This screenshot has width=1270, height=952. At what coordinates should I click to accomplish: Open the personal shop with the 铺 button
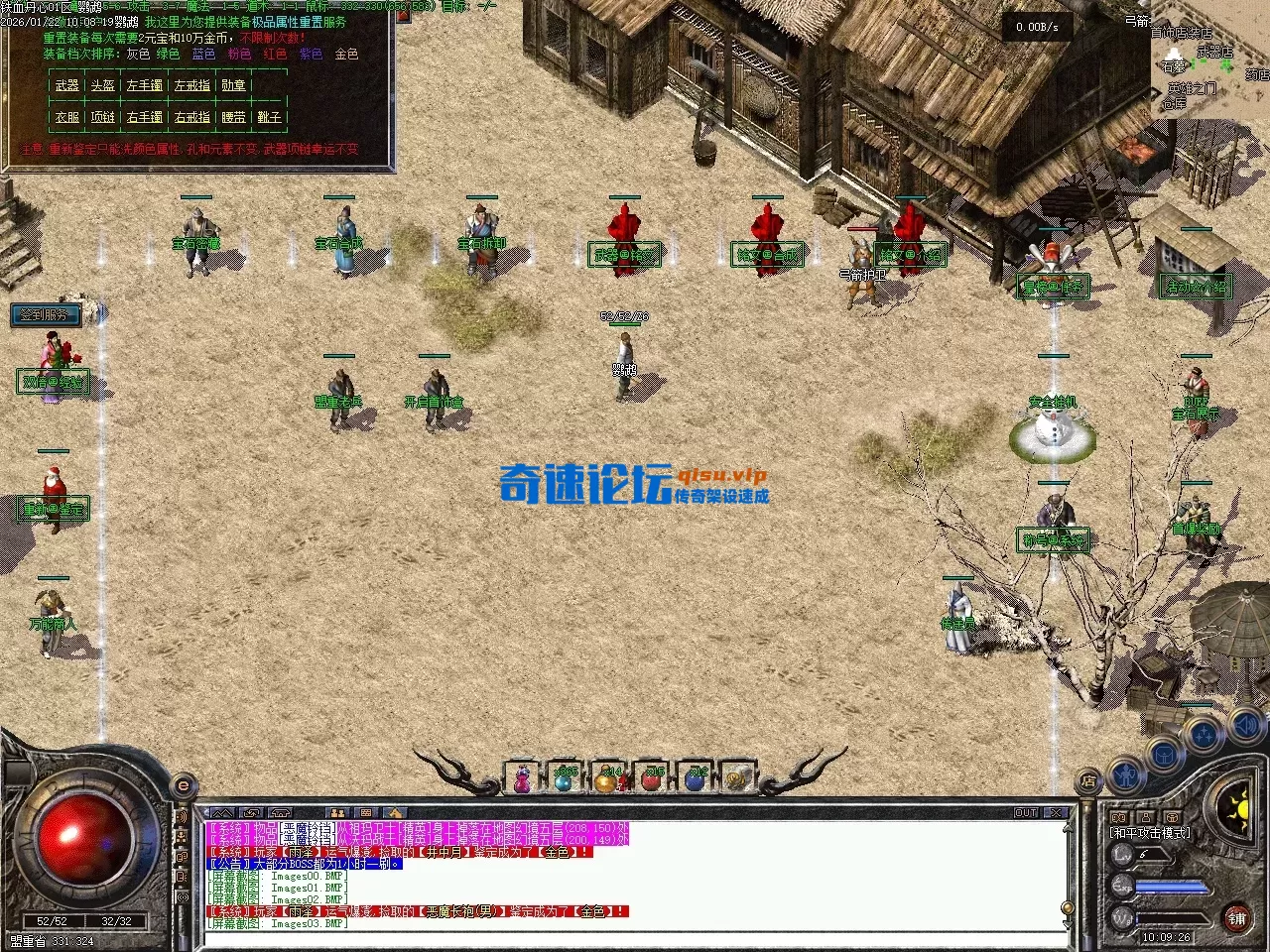pos(1236,918)
